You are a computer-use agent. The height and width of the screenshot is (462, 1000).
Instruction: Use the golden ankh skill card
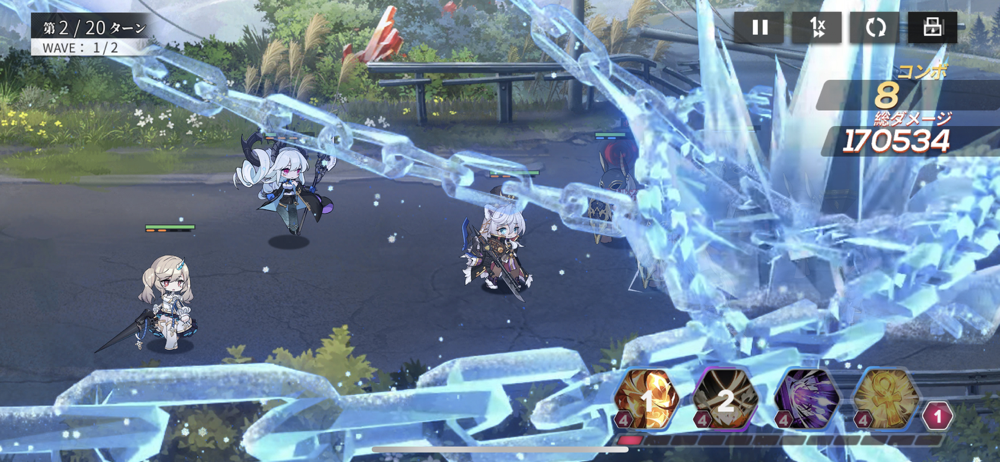(885, 400)
